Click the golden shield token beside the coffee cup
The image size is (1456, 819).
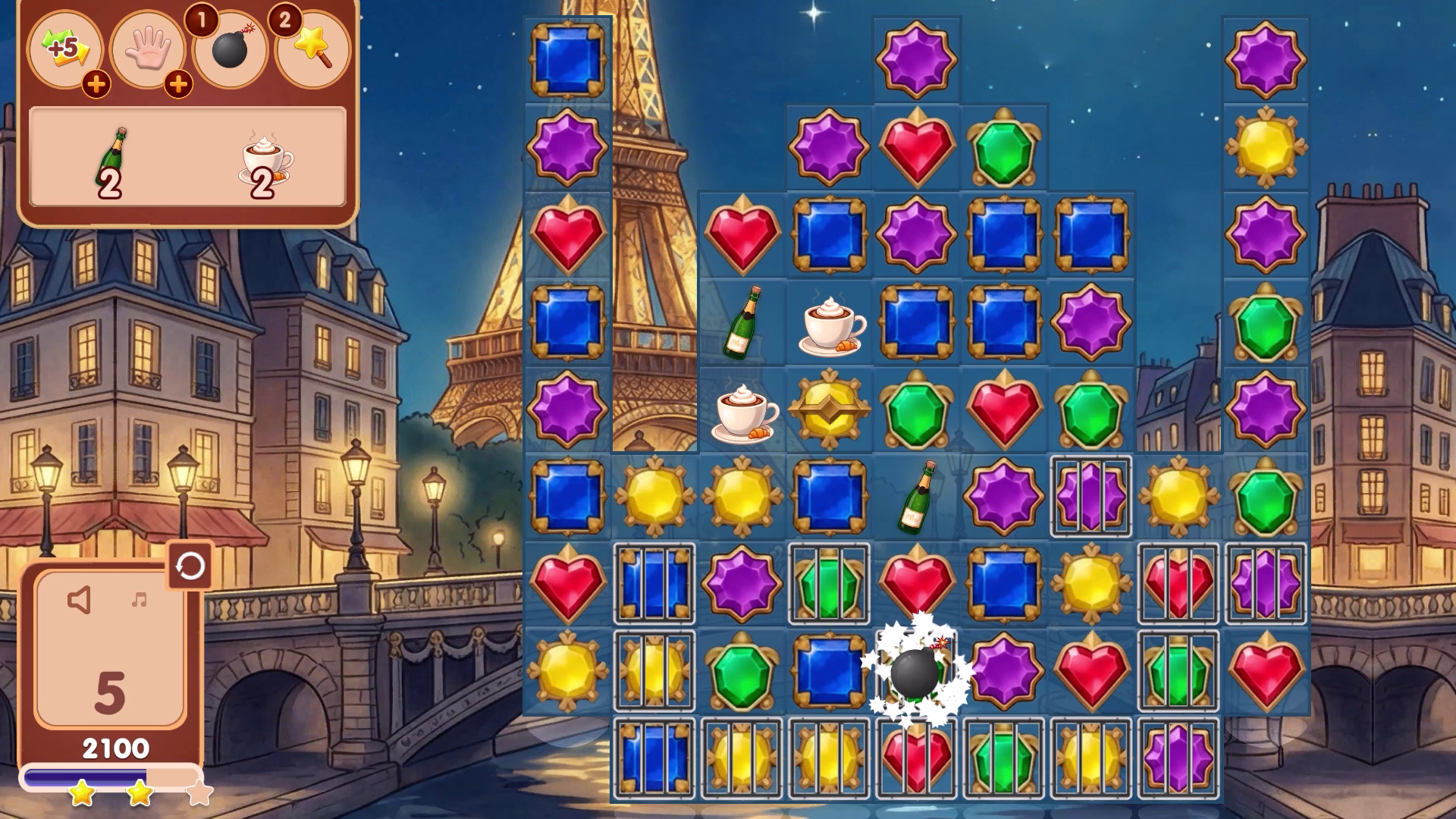[830, 409]
